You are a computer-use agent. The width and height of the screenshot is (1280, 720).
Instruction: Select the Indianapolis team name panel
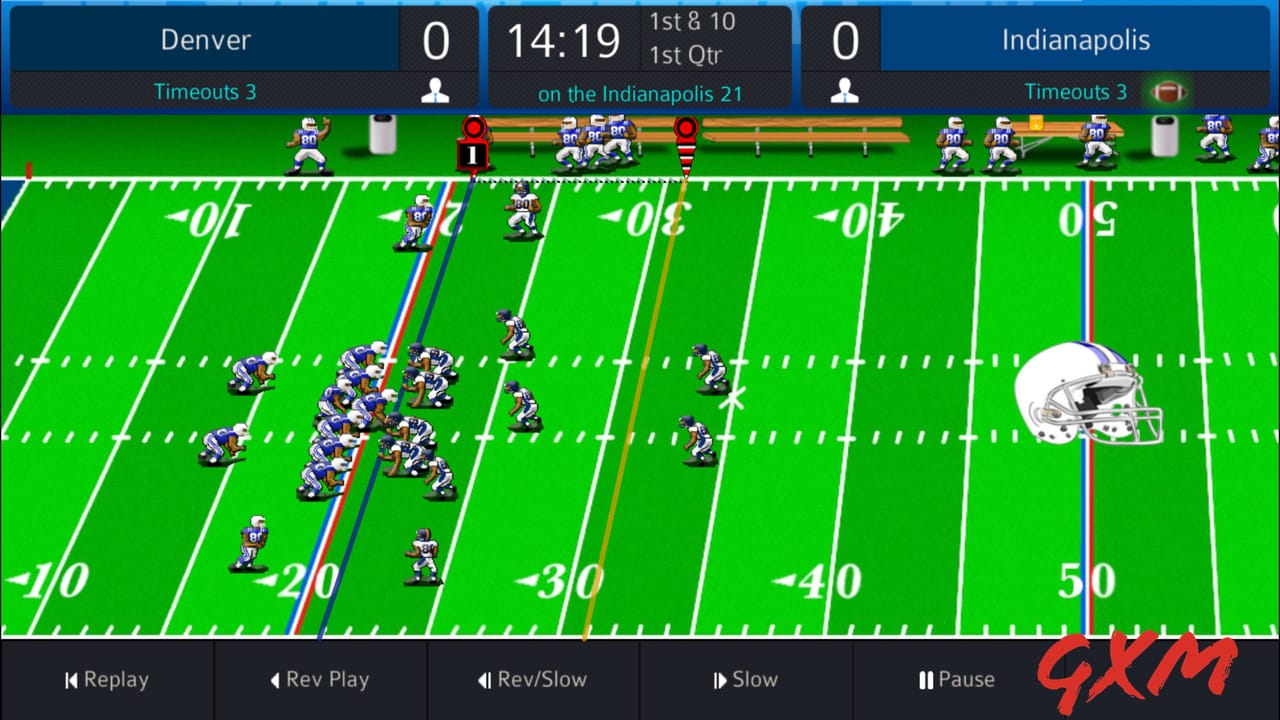coord(1077,40)
